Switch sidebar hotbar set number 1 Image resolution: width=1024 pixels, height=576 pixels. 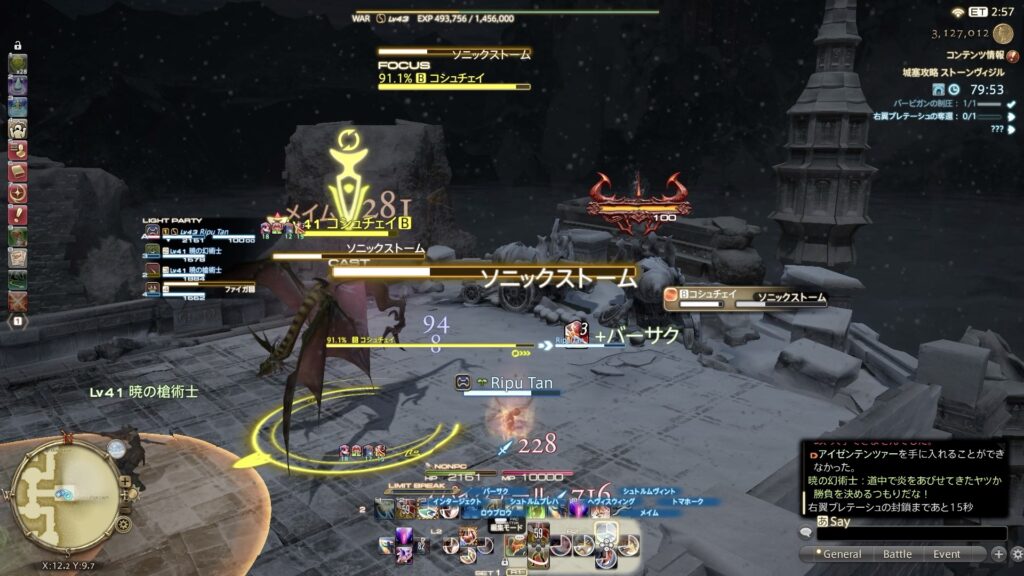[x=18, y=322]
